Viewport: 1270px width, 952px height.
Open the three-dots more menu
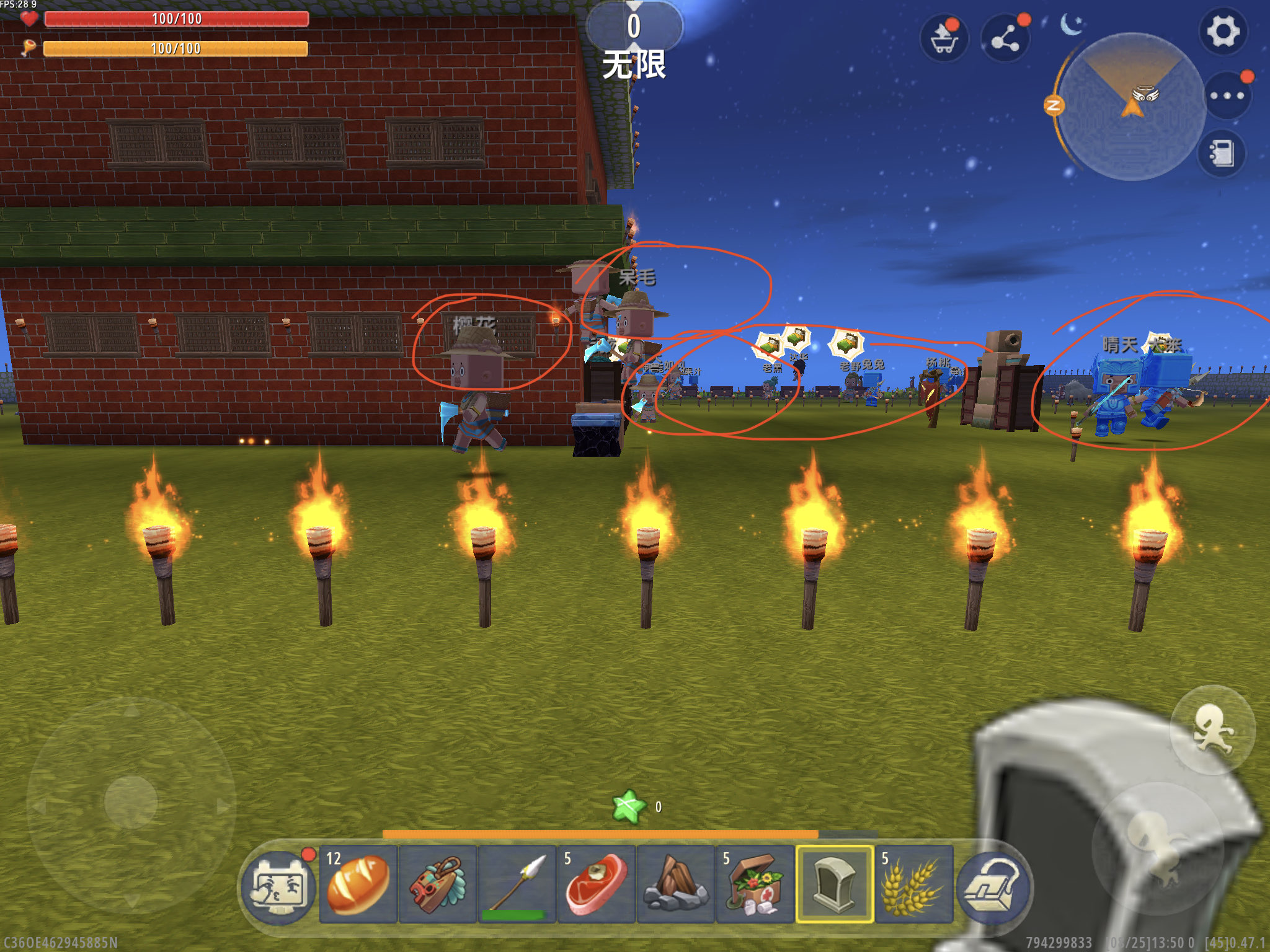point(1227,95)
